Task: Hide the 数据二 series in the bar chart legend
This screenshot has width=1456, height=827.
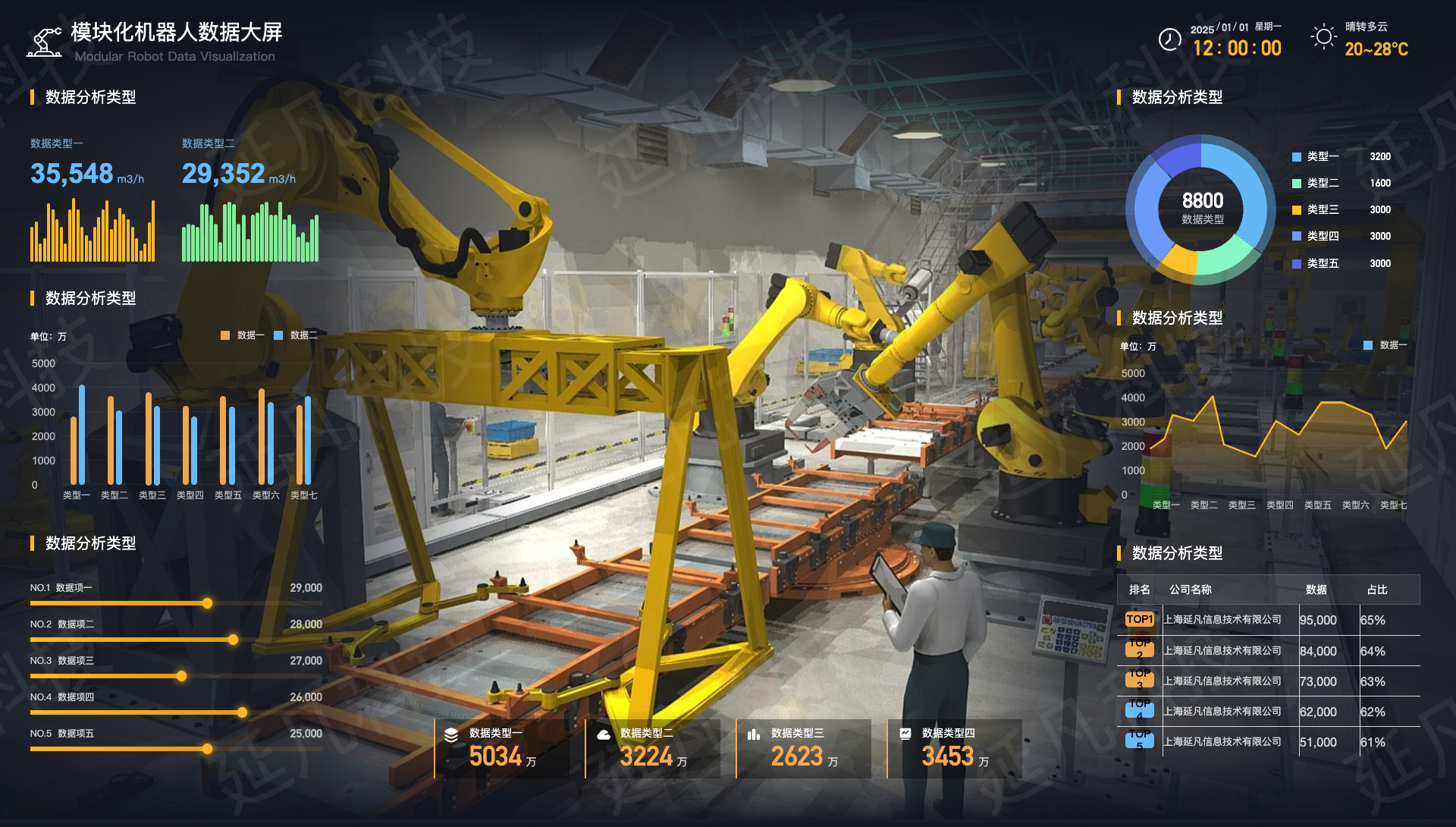Action: (x=297, y=335)
